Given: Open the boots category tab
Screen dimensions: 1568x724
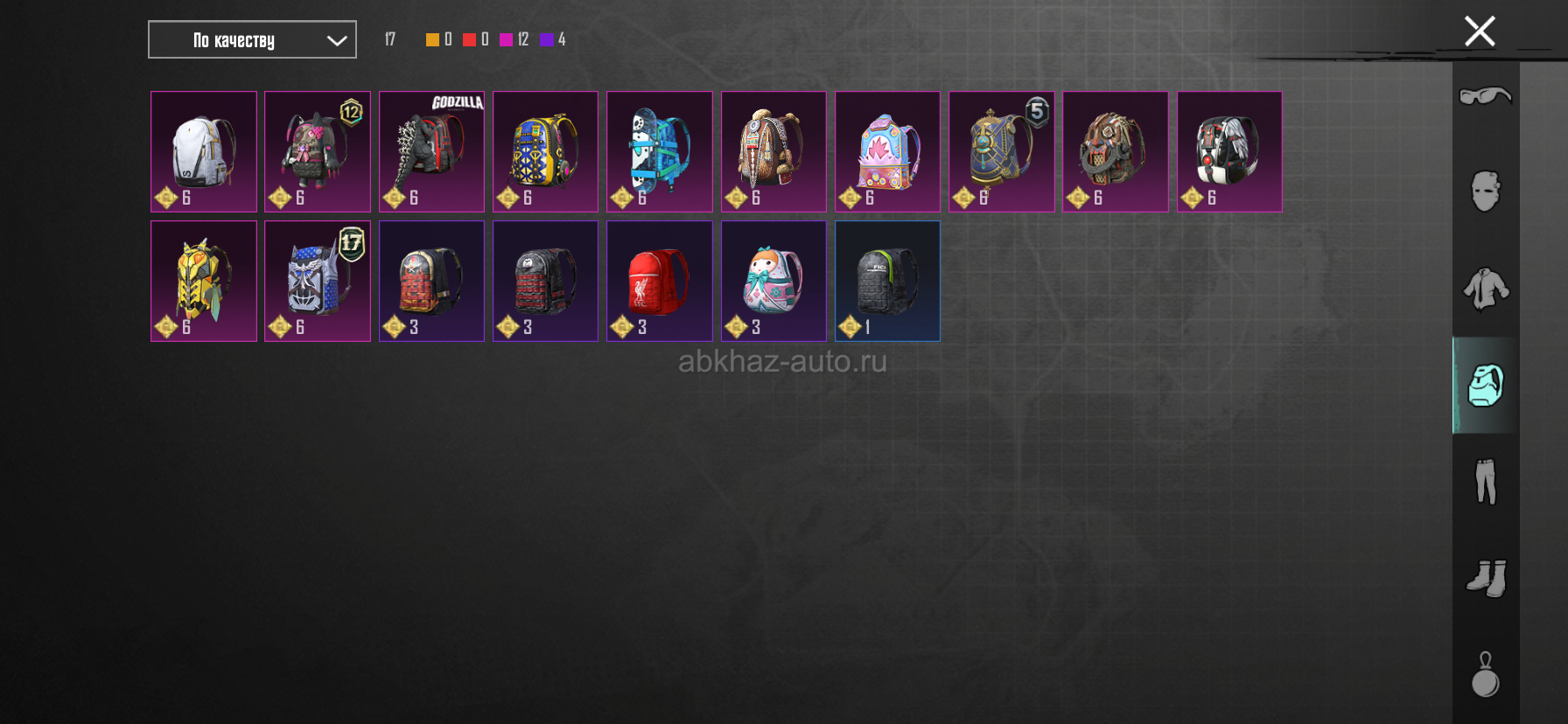Looking at the screenshot, I should tap(1486, 578).
